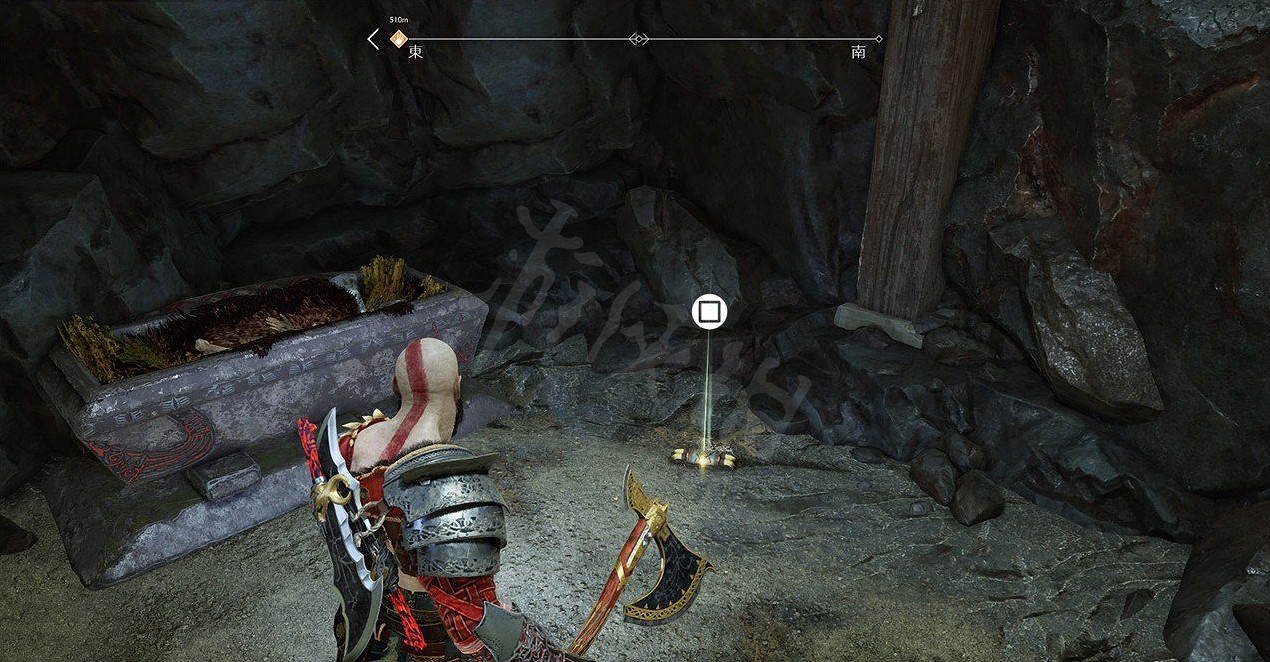
Task: Click the left arrow at the compass edge
Action: pyautogui.click(x=373, y=39)
